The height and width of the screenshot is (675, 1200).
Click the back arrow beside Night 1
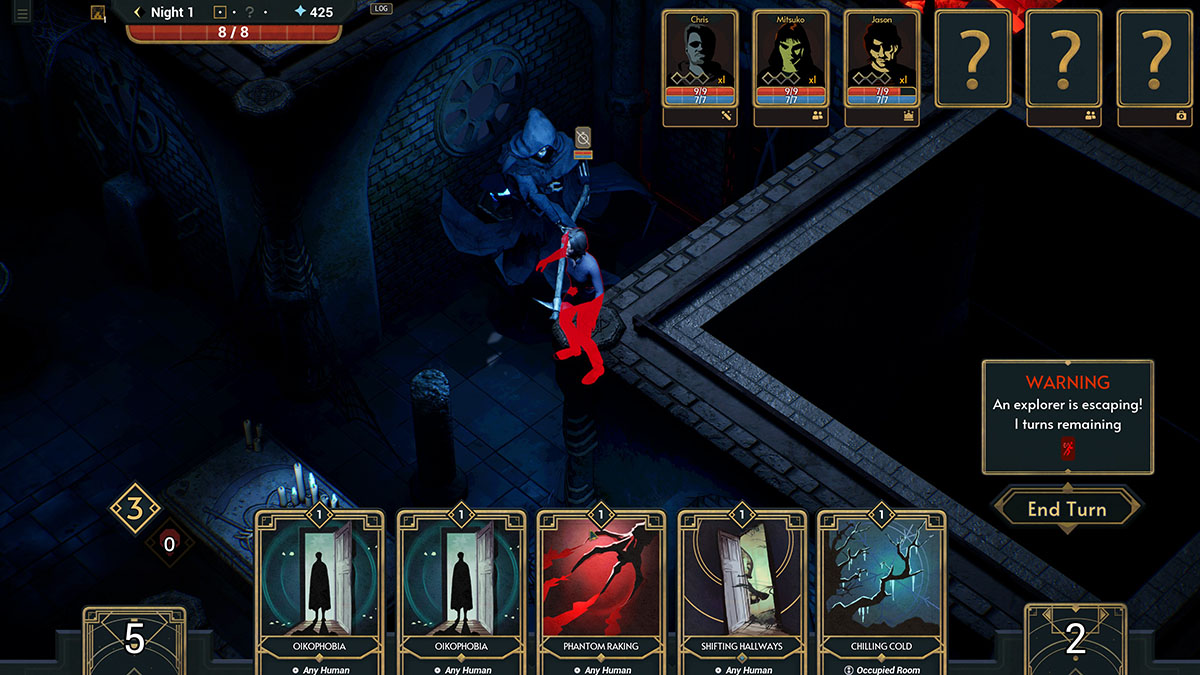(138, 12)
